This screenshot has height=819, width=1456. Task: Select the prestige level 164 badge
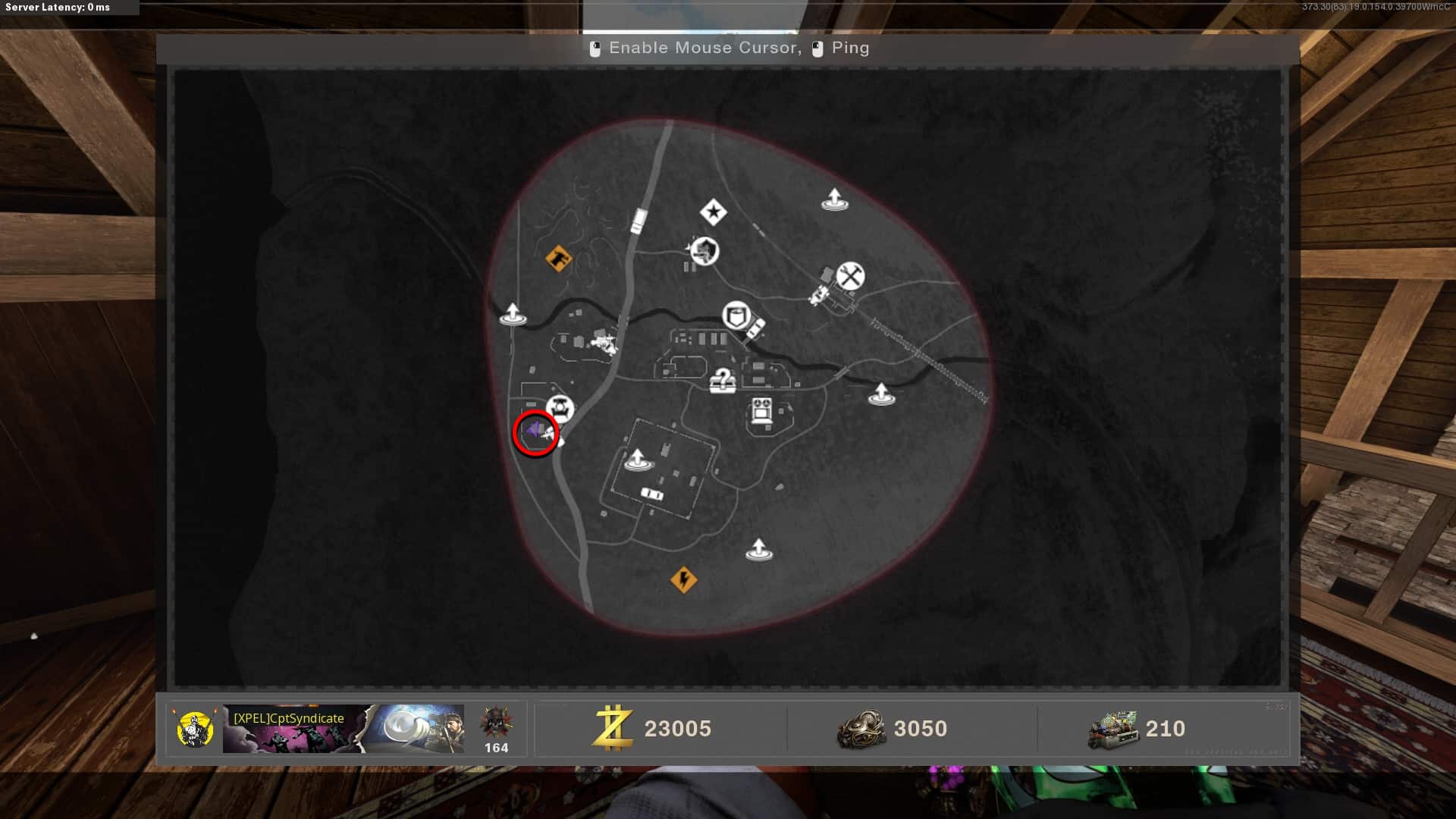[x=496, y=729]
